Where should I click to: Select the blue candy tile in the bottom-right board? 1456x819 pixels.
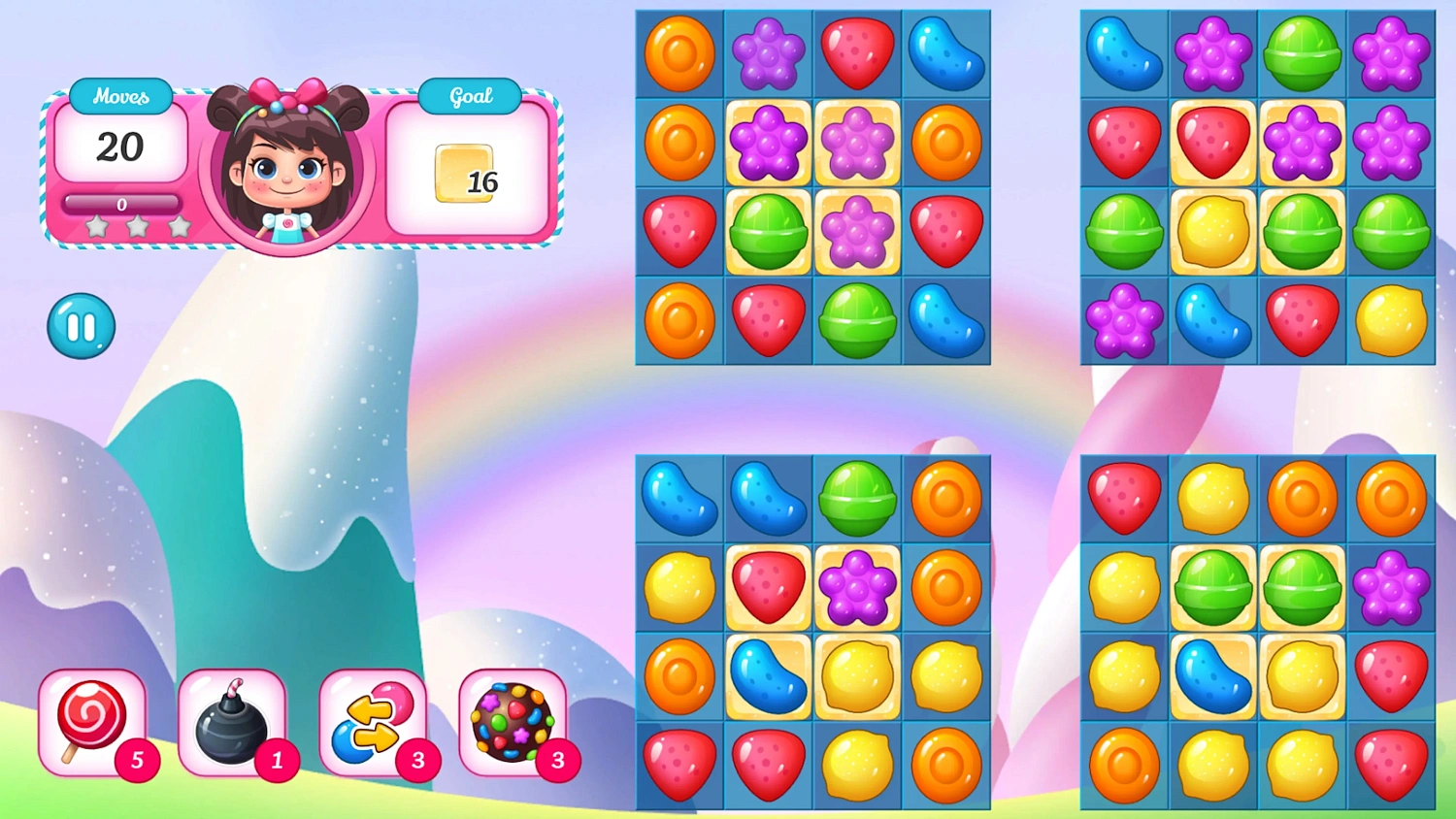pos(1212,676)
